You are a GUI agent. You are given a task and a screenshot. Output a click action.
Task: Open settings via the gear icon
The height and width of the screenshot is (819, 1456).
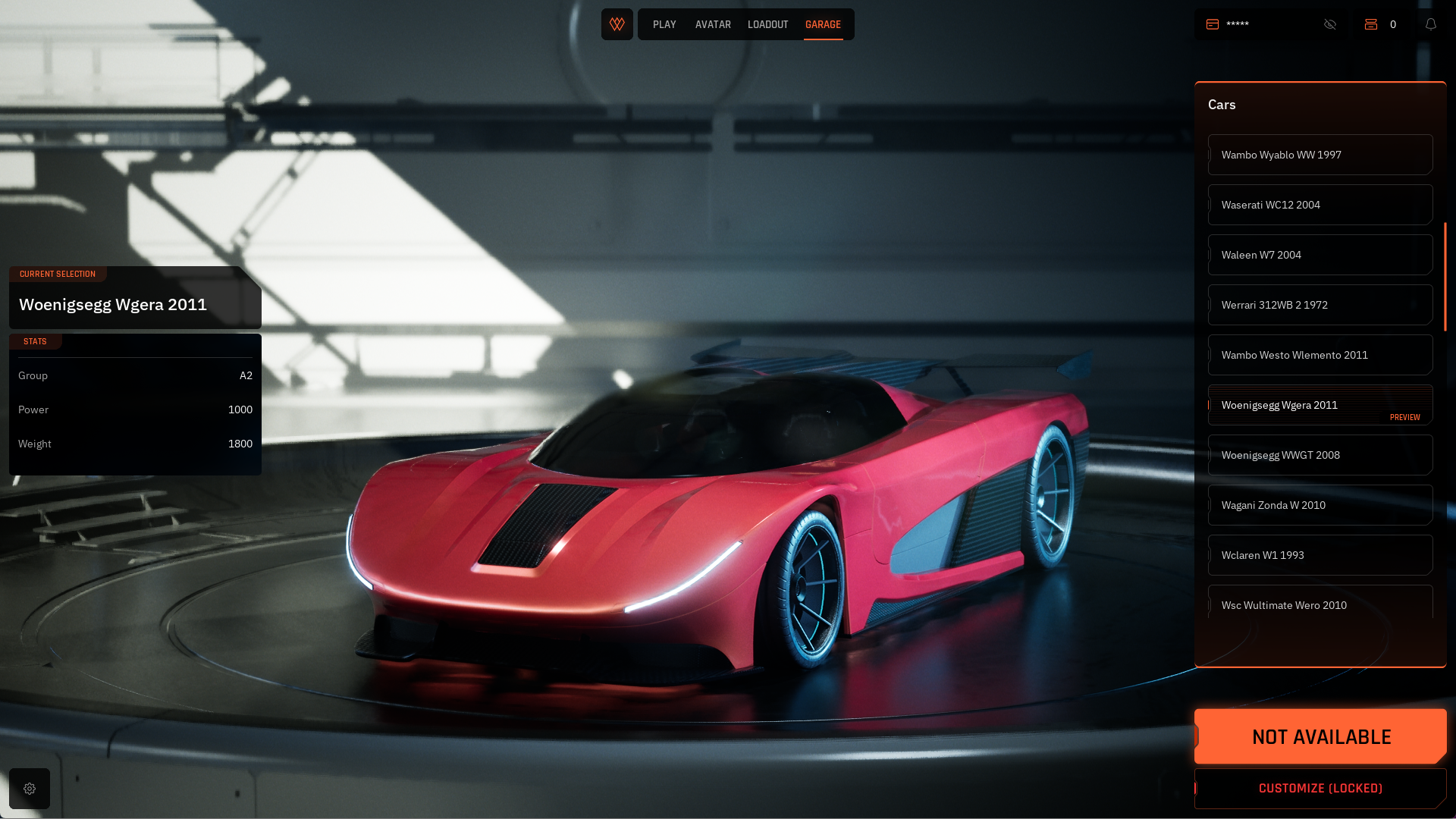point(30,789)
